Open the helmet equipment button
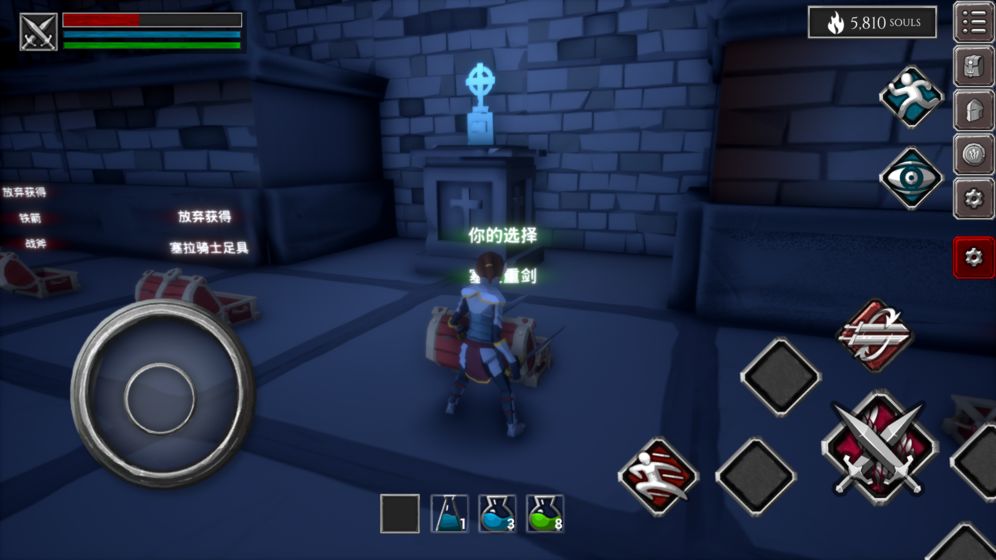The image size is (996, 560). (973, 110)
